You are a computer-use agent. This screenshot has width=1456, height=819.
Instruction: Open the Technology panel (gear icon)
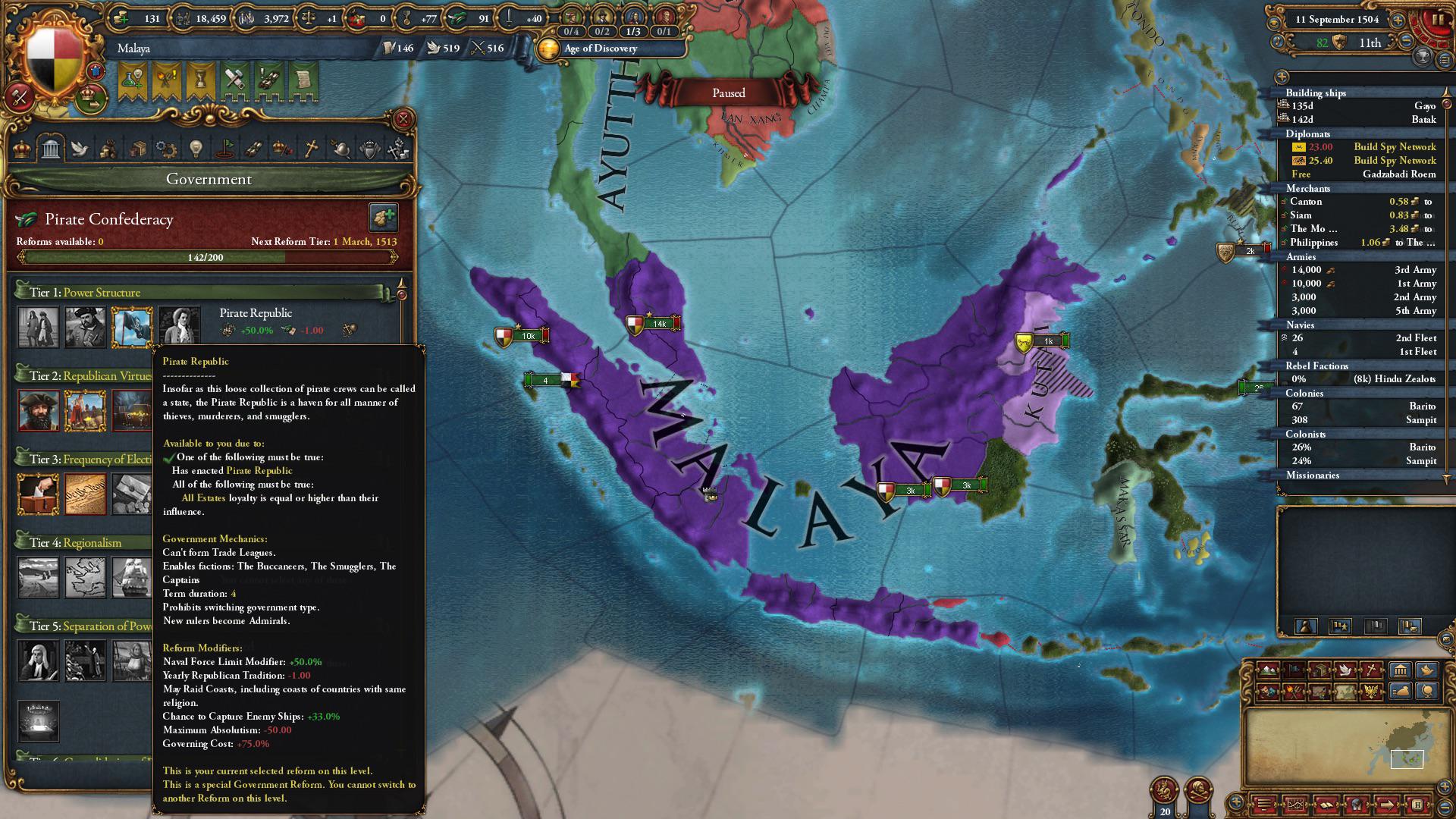[x=166, y=148]
